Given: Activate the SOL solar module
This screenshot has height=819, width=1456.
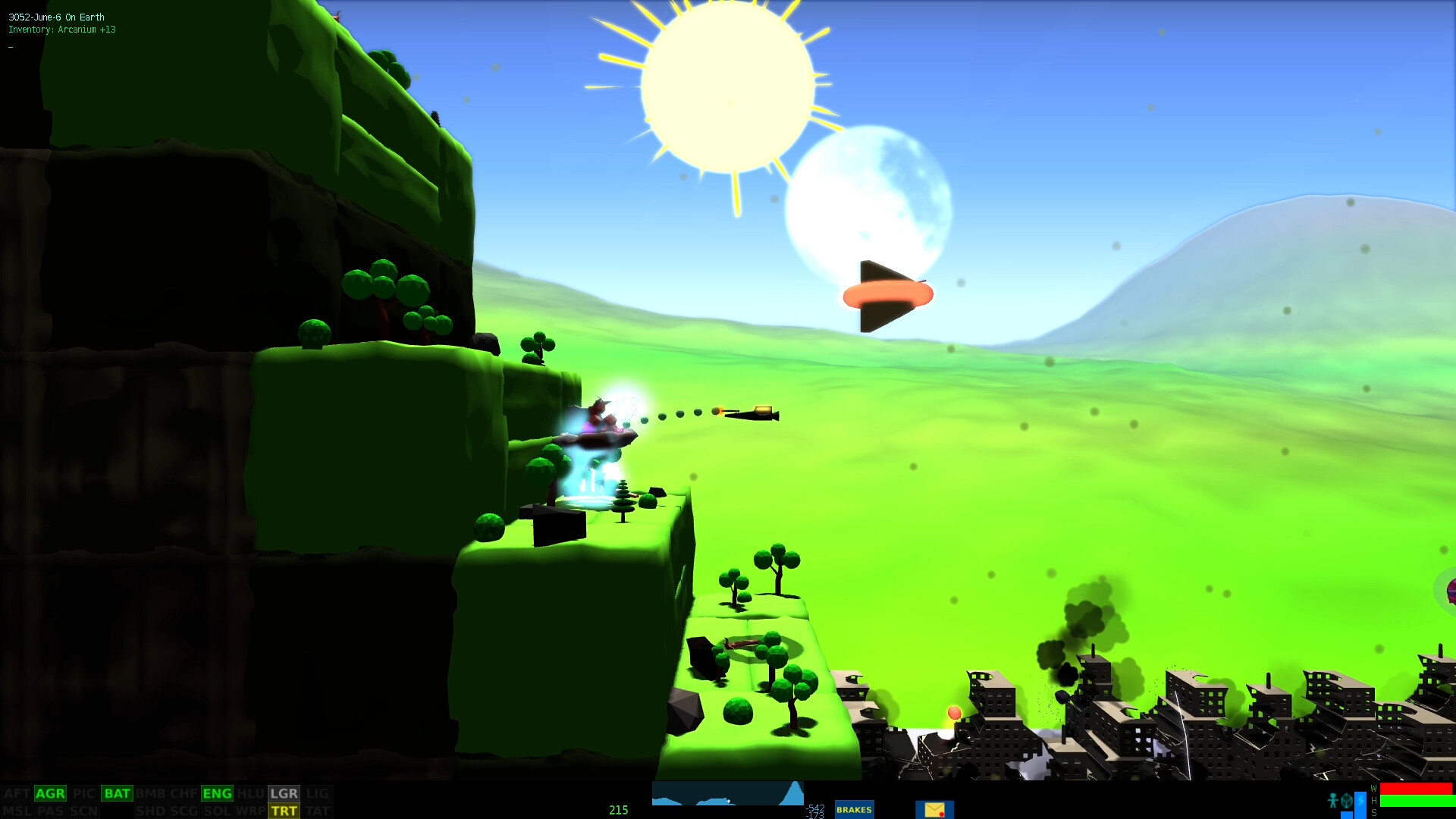Looking at the screenshot, I should (x=216, y=811).
